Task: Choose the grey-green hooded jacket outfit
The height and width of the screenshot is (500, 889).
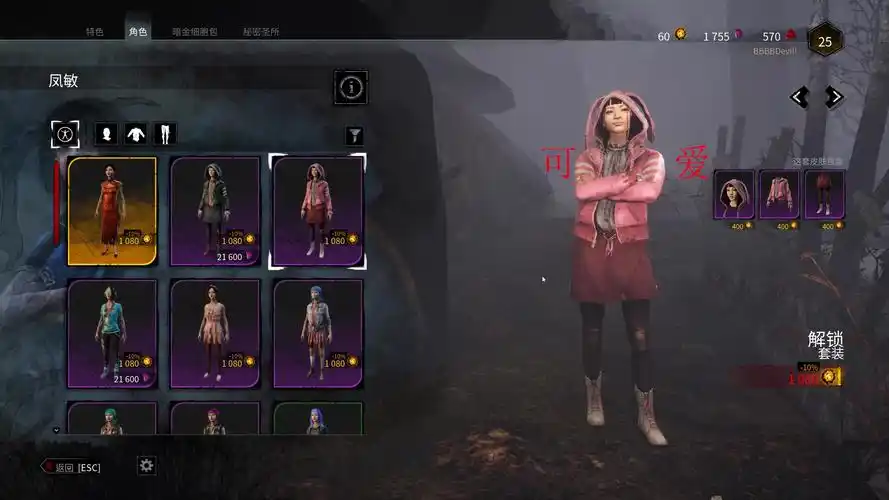Action: (x=215, y=210)
